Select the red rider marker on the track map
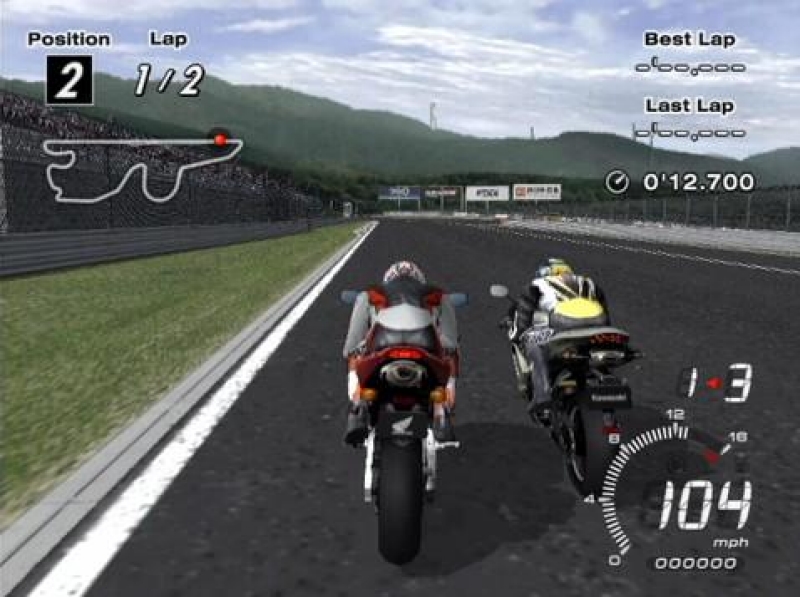 (x=220, y=140)
